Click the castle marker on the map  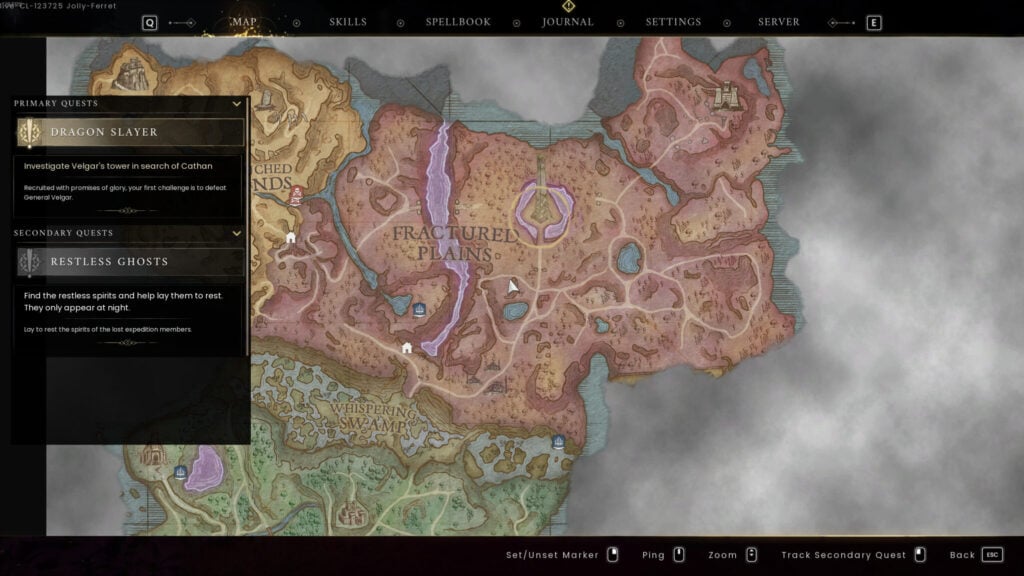click(x=727, y=96)
